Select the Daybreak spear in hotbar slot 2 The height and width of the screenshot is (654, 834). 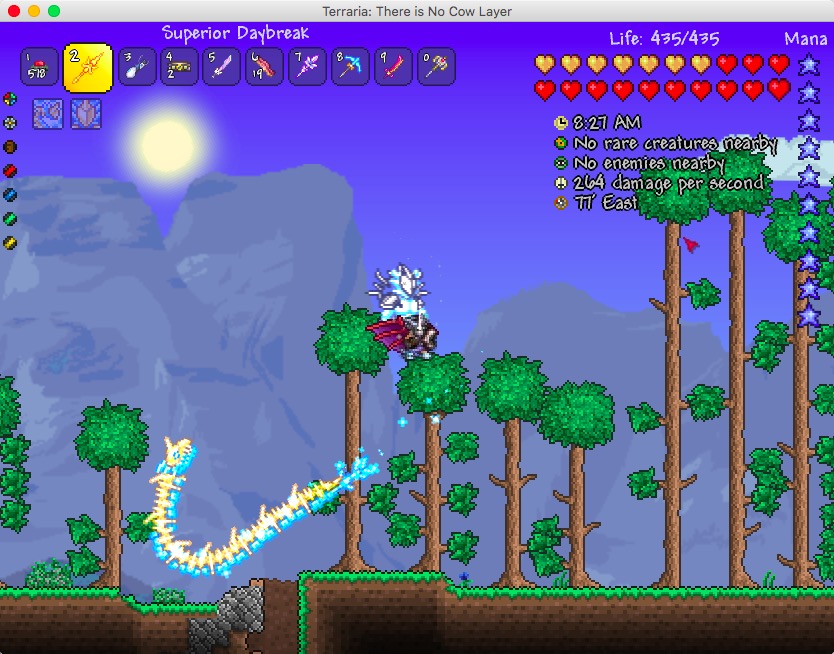(x=88, y=68)
